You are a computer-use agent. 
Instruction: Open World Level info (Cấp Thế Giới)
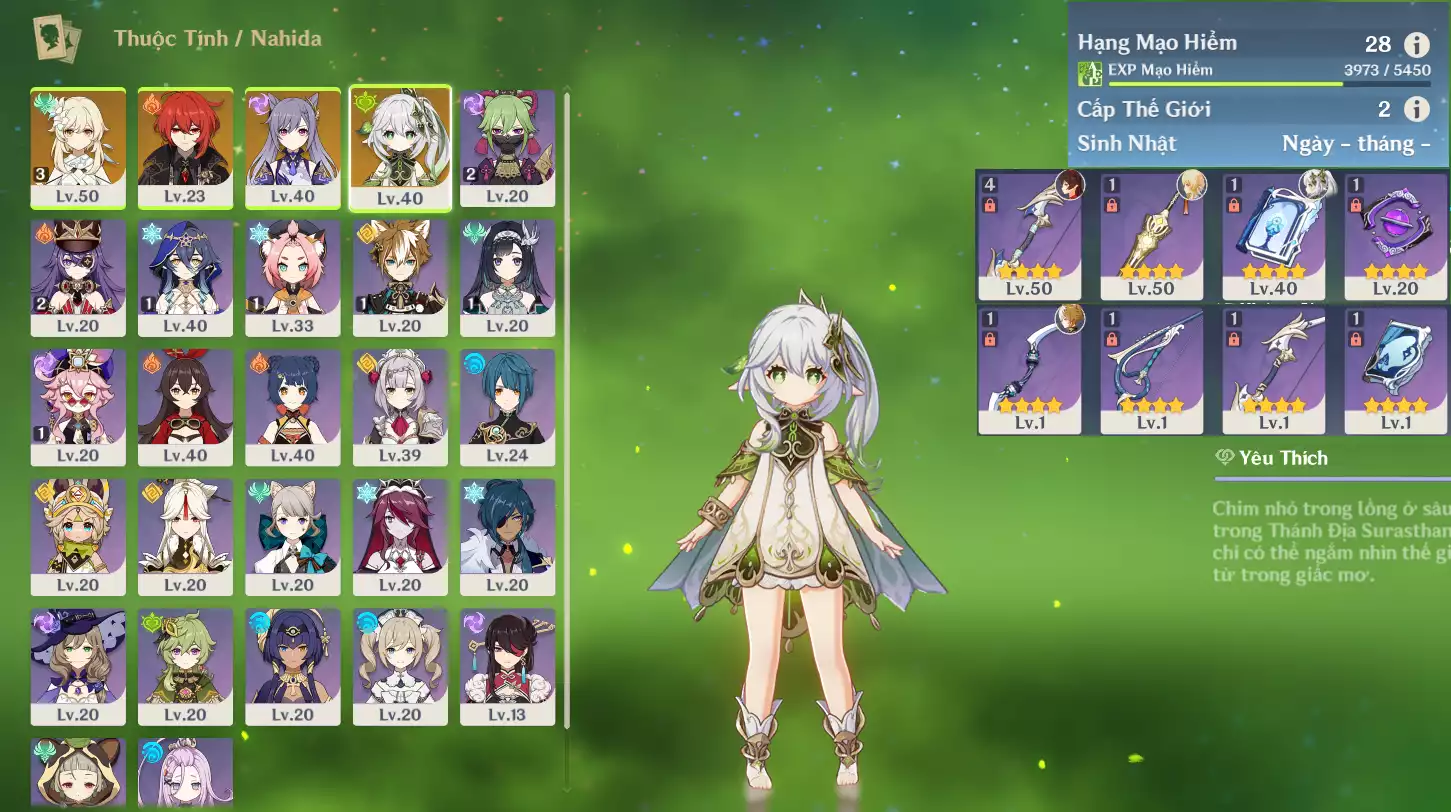(1416, 109)
